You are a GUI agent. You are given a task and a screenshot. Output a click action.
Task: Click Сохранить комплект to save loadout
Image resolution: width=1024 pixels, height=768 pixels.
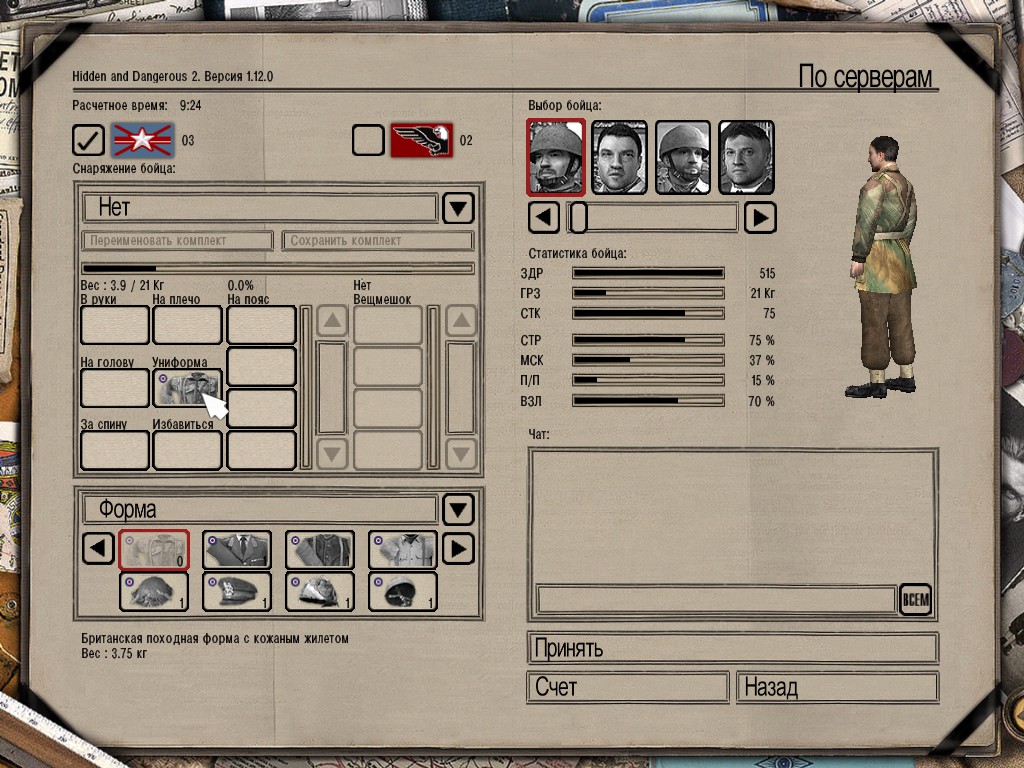coord(377,241)
